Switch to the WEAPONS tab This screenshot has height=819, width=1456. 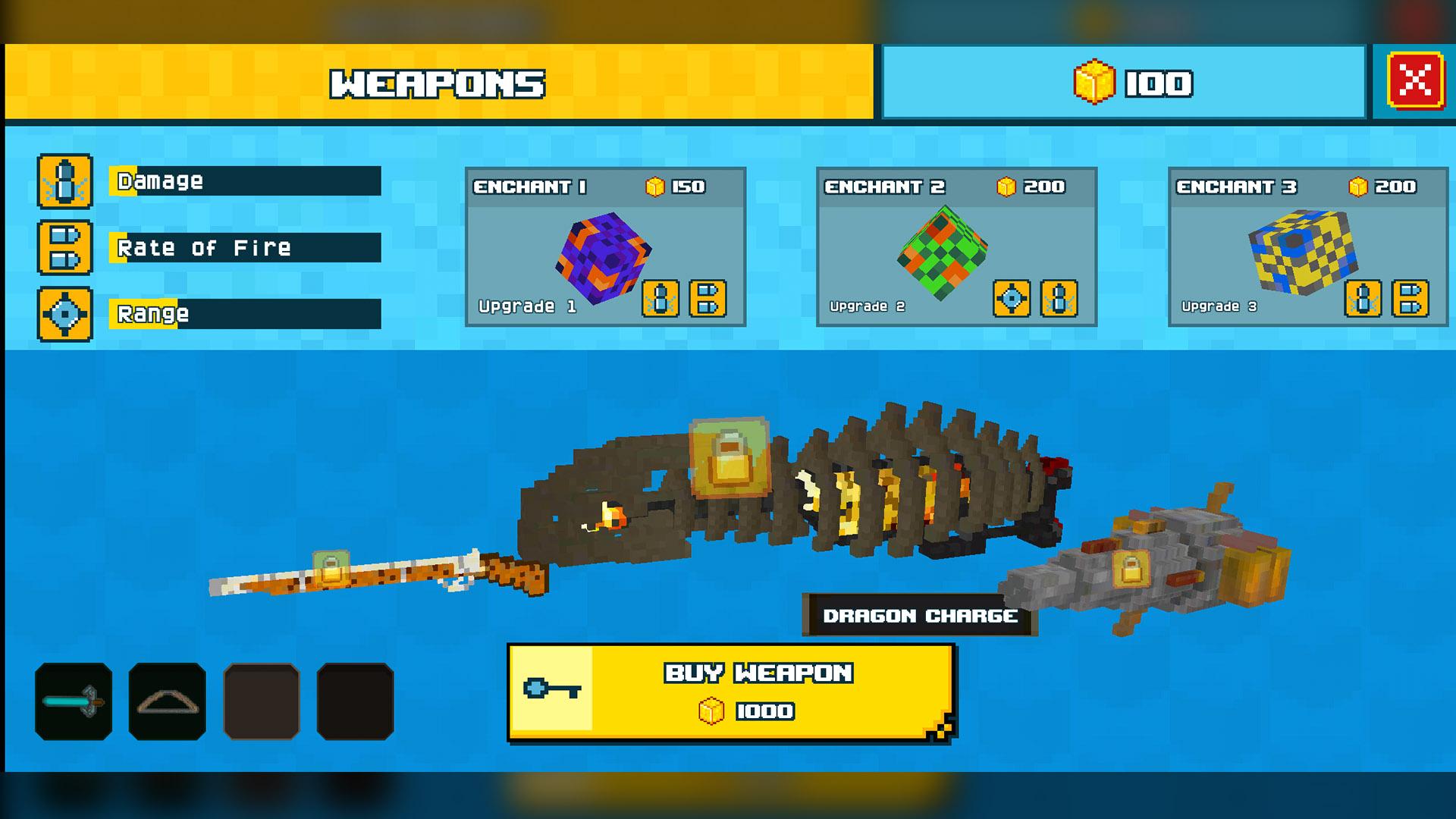[440, 82]
